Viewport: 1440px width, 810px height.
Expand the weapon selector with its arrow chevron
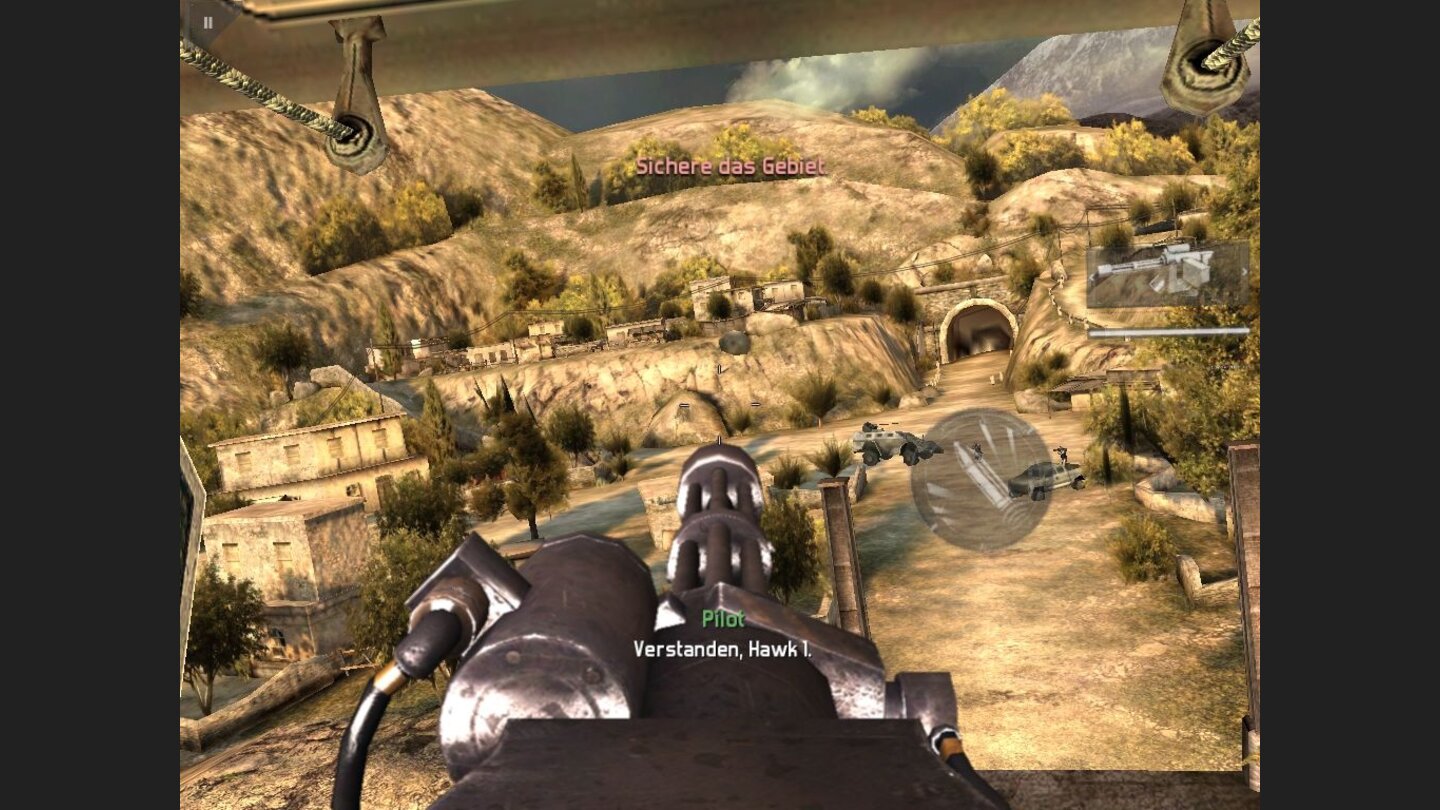(1244, 272)
